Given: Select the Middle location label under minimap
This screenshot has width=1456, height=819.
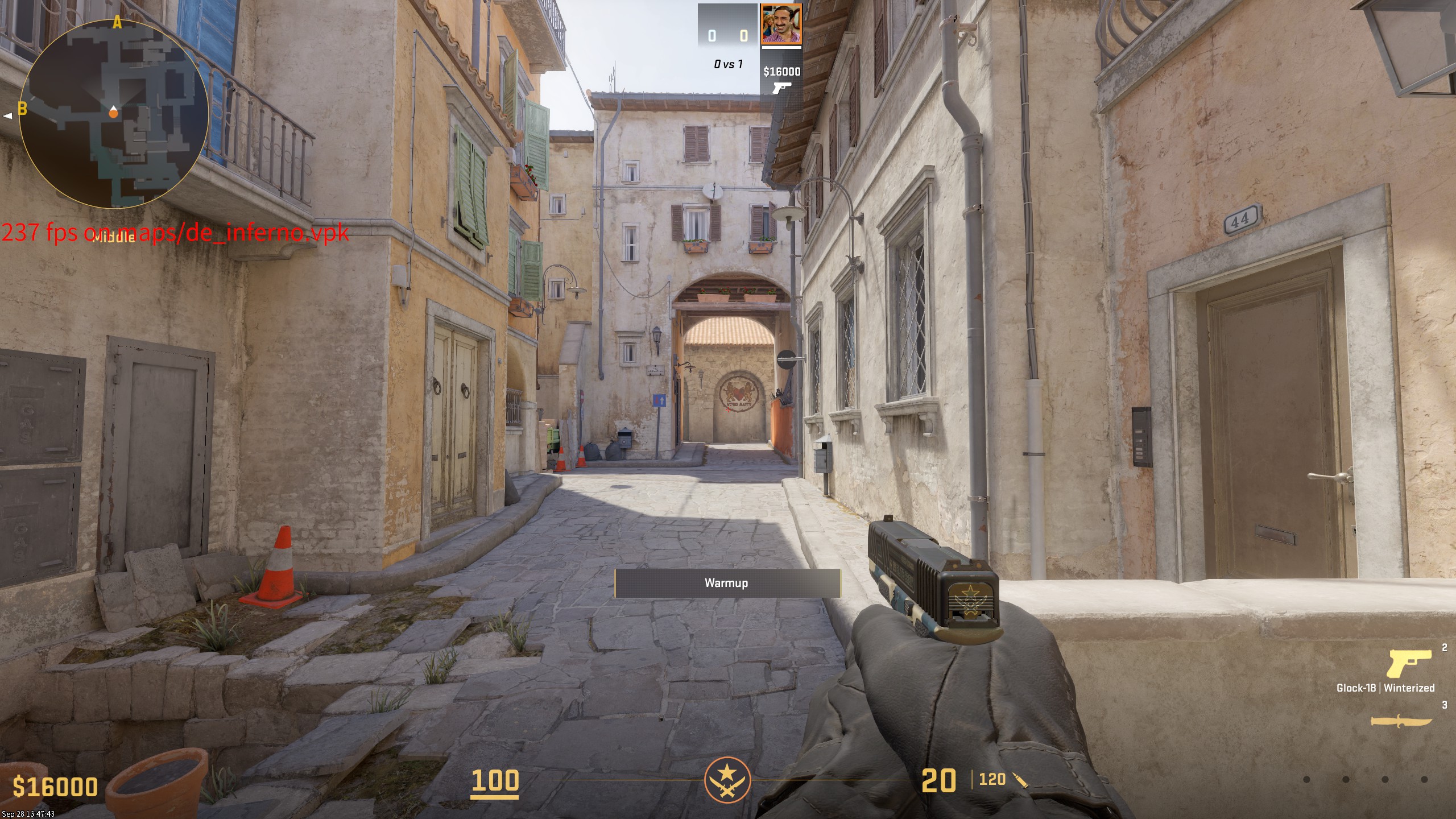Looking at the screenshot, I should (x=114, y=237).
